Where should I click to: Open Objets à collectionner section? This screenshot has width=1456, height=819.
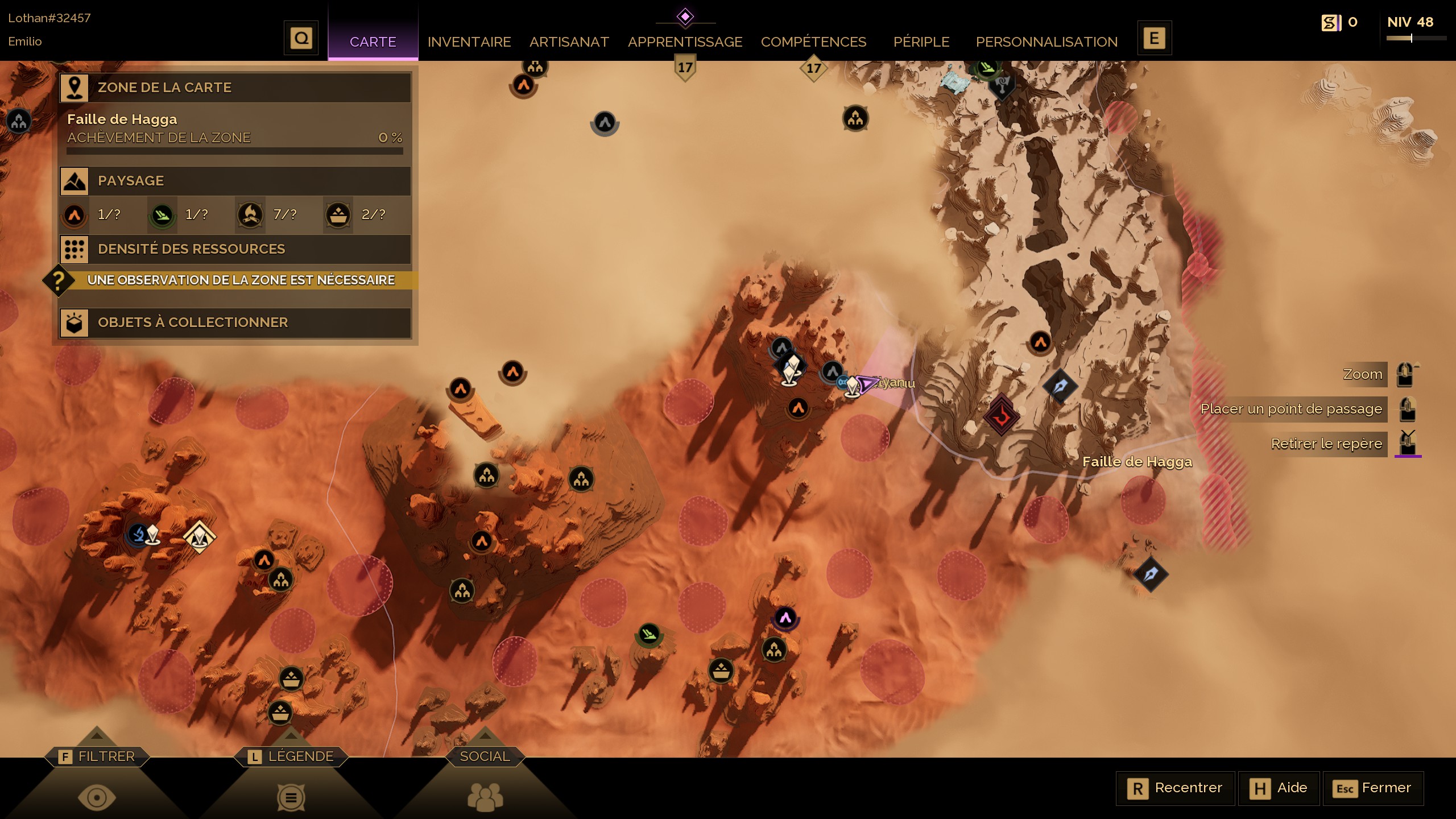pyautogui.click(x=235, y=322)
